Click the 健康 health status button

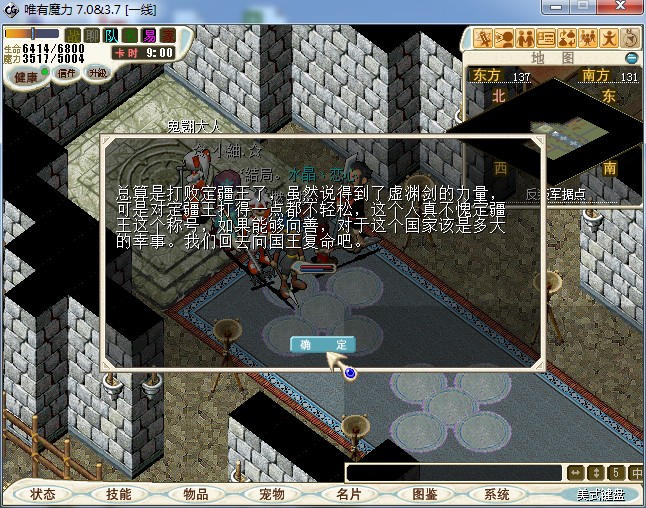[25, 76]
